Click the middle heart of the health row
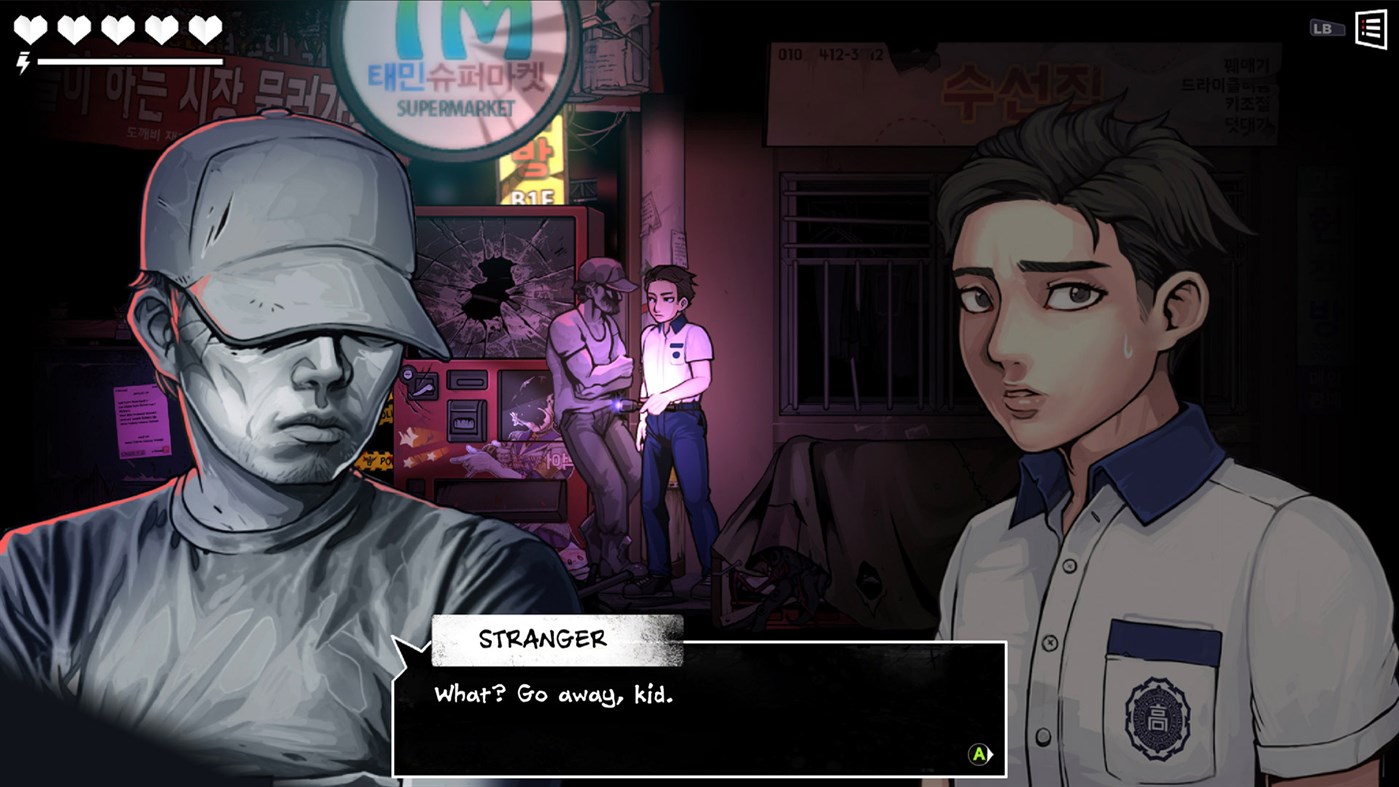This screenshot has height=787, width=1399. (x=117, y=27)
